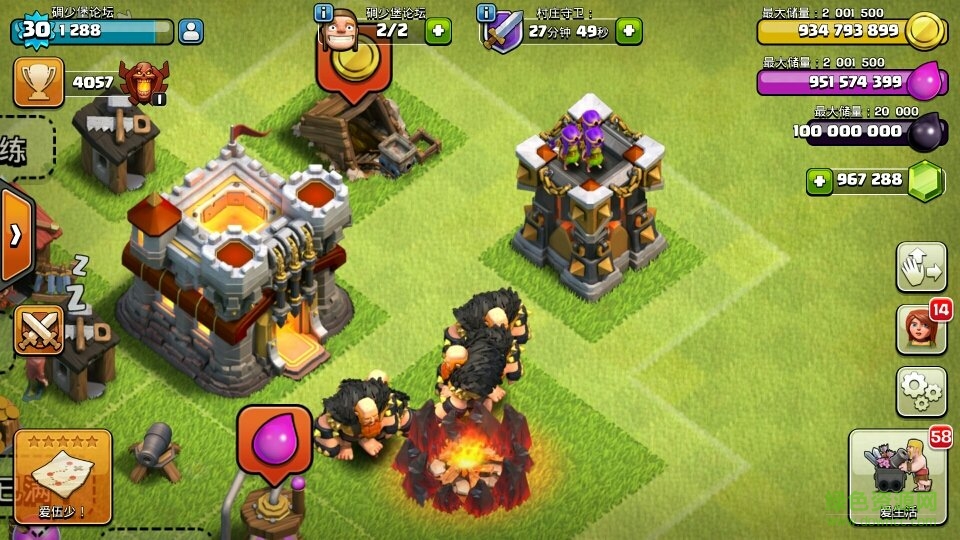Show builder info icon

click(x=324, y=13)
